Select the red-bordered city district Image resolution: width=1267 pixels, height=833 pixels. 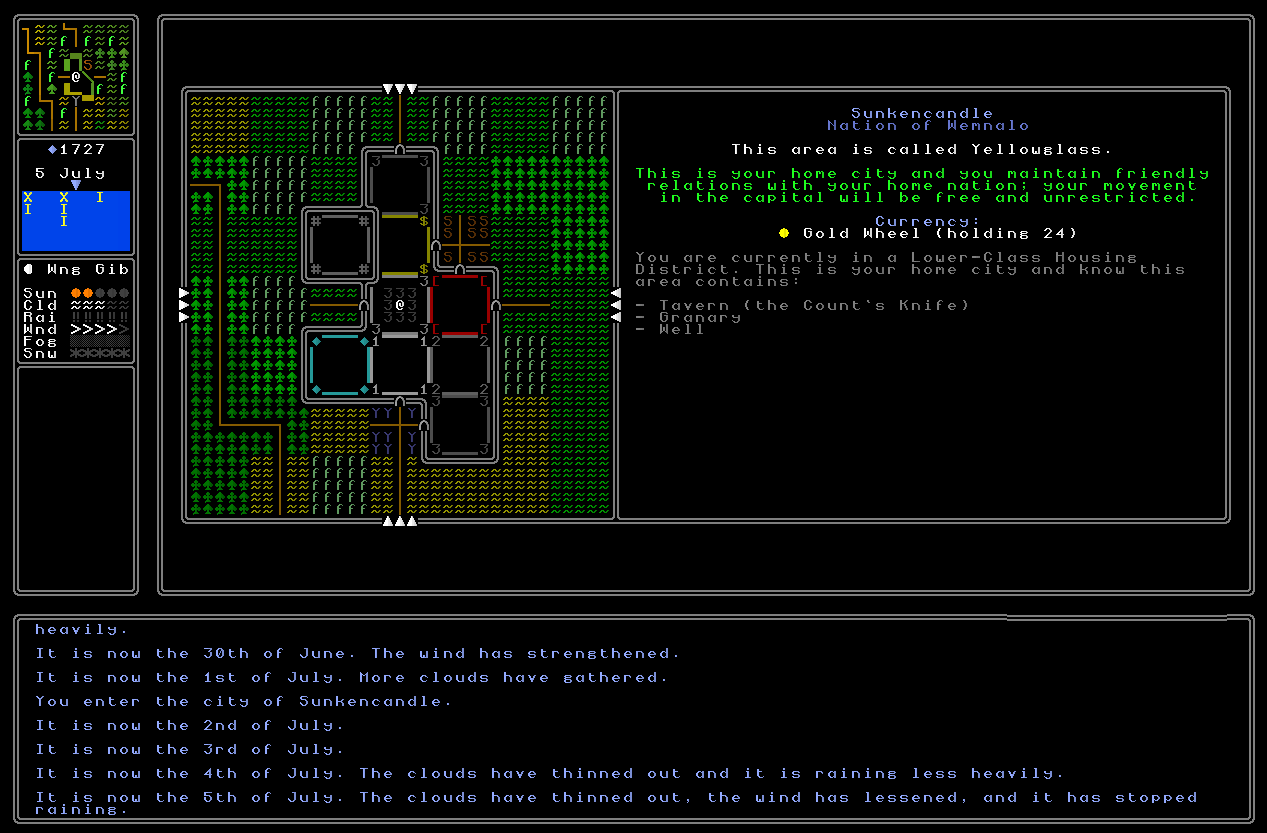[459, 305]
